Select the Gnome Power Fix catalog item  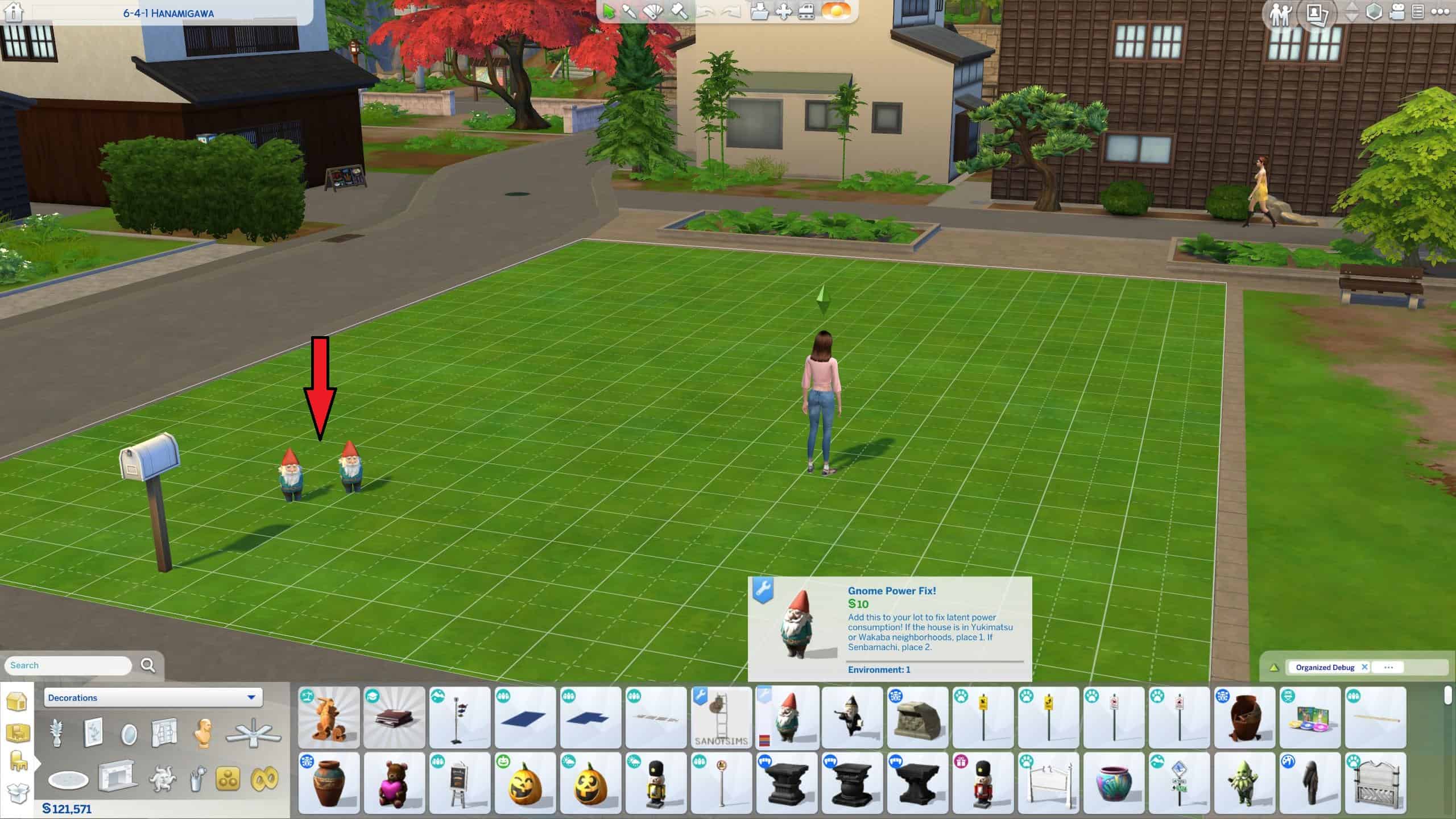[x=787, y=717]
